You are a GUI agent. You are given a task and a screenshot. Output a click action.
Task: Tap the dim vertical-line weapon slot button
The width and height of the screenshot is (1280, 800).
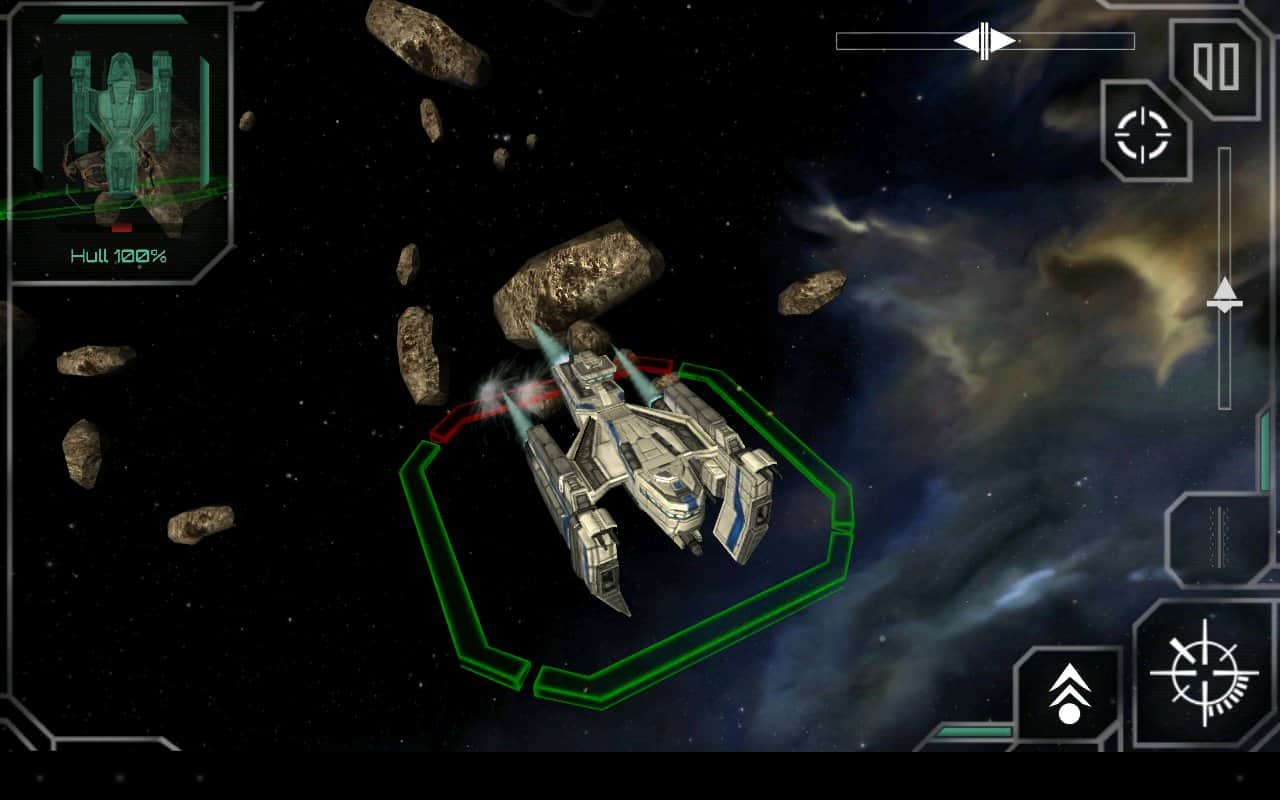1217,537
